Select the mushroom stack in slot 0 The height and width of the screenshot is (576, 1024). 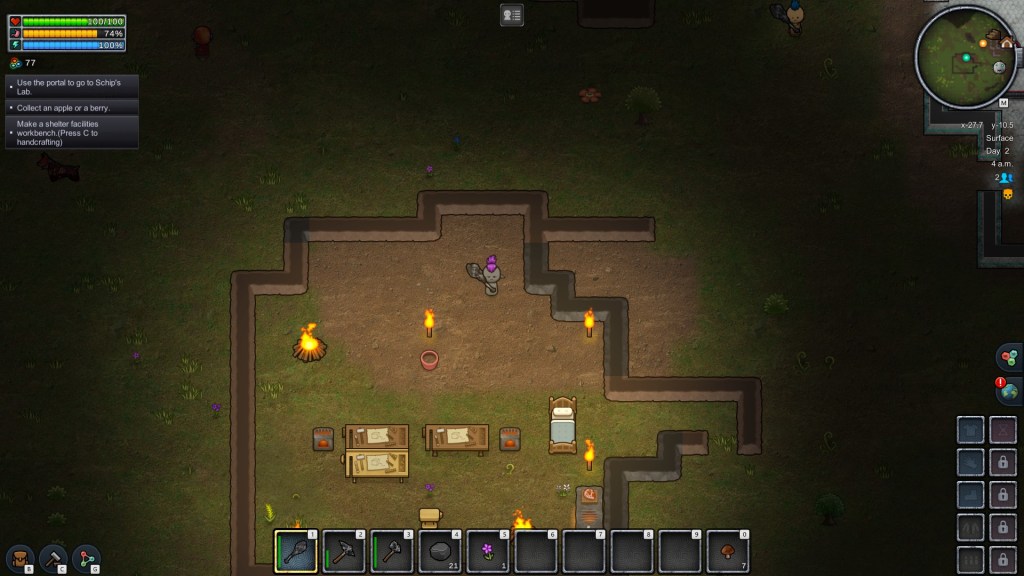coord(729,550)
